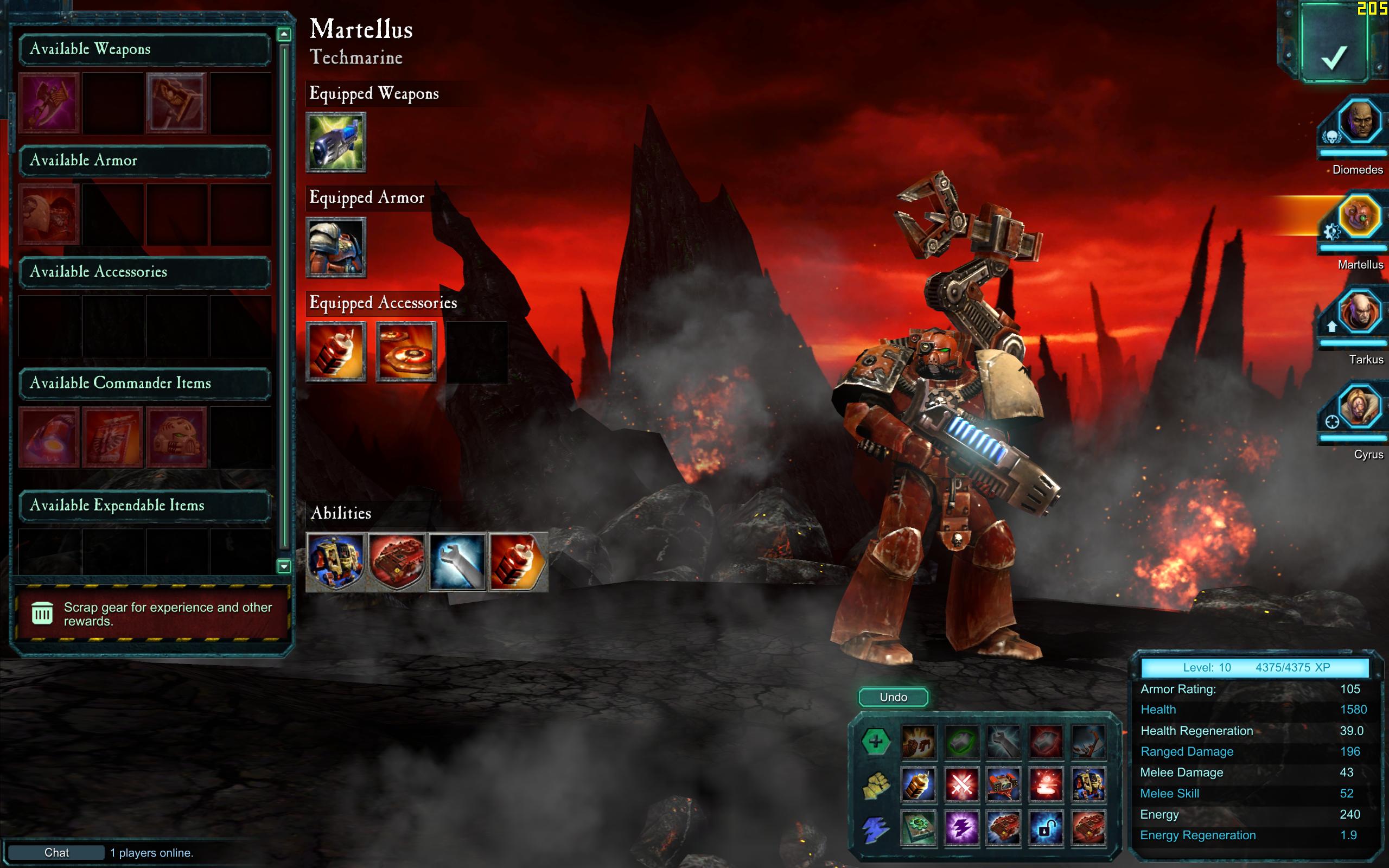Select Cyrus squad portrait
1389x868 pixels.
pos(1359,407)
